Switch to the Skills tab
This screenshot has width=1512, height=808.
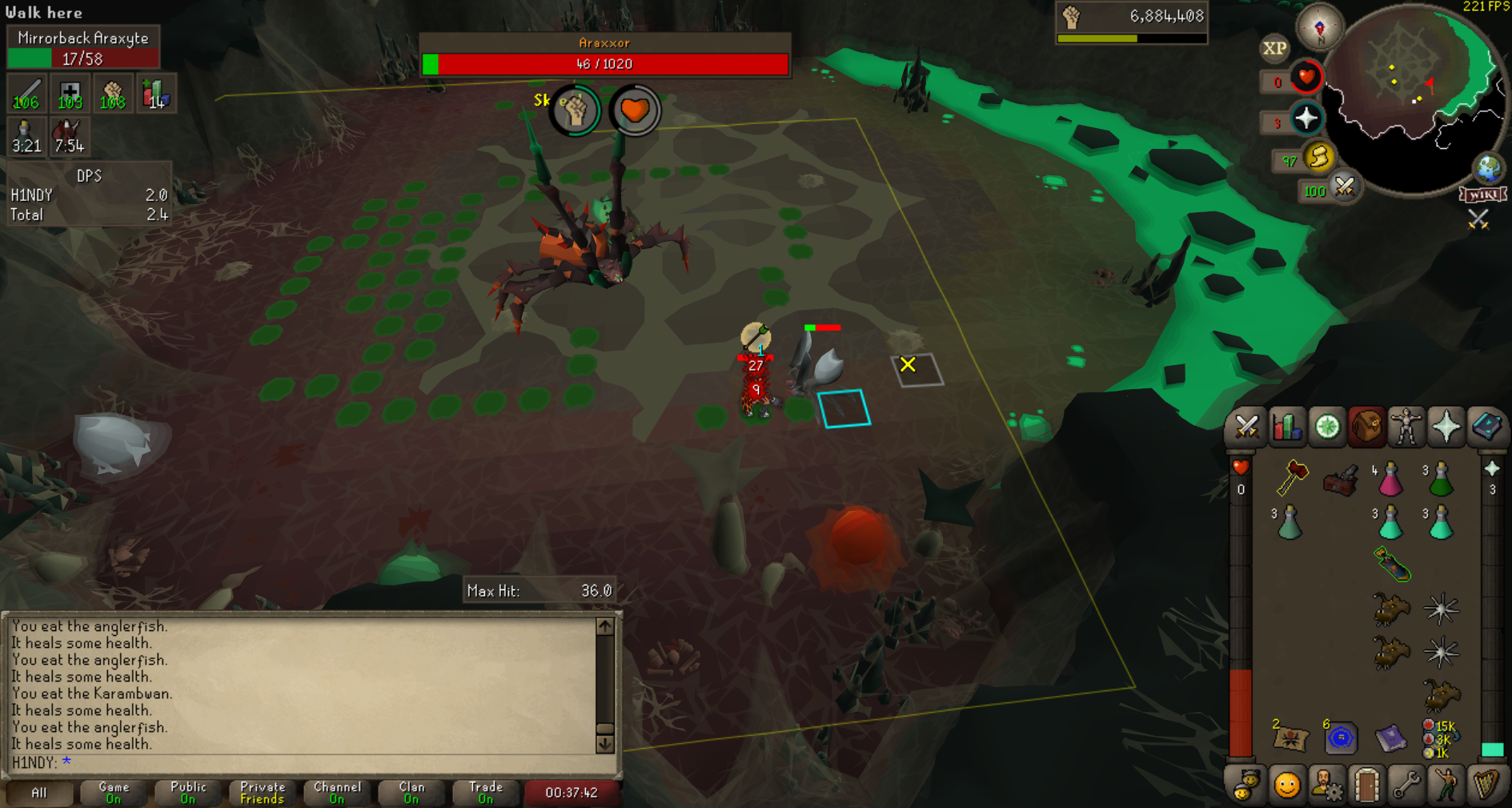(x=1286, y=427)
